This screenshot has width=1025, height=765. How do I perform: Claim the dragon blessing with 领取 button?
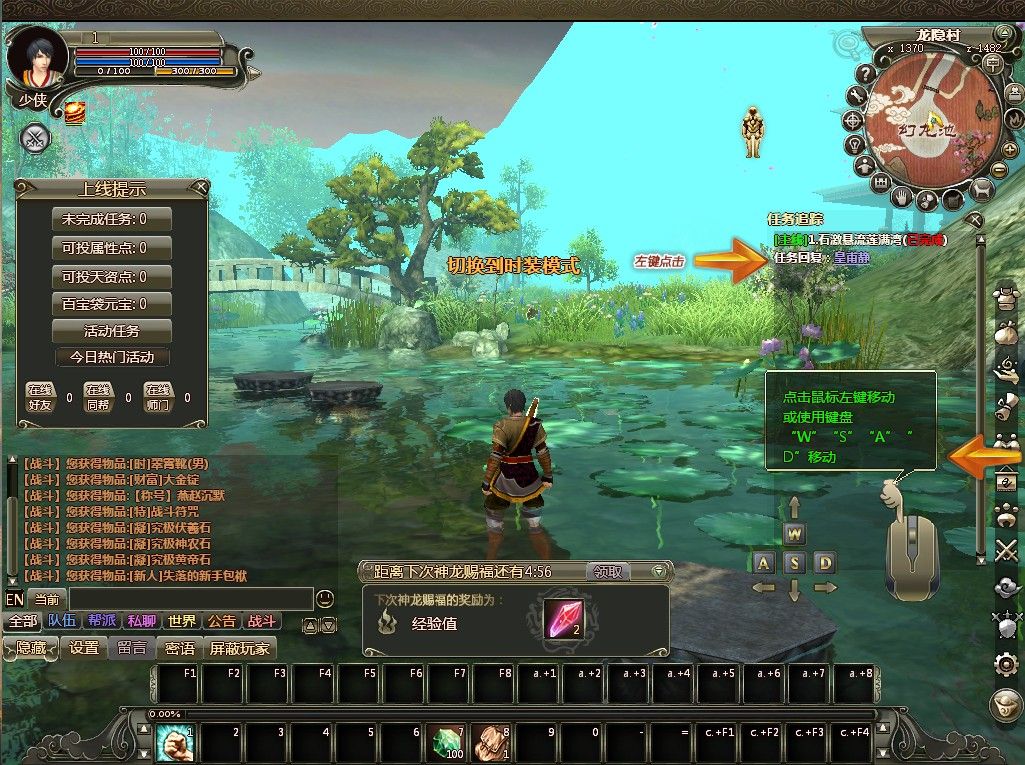coord(609,572)
